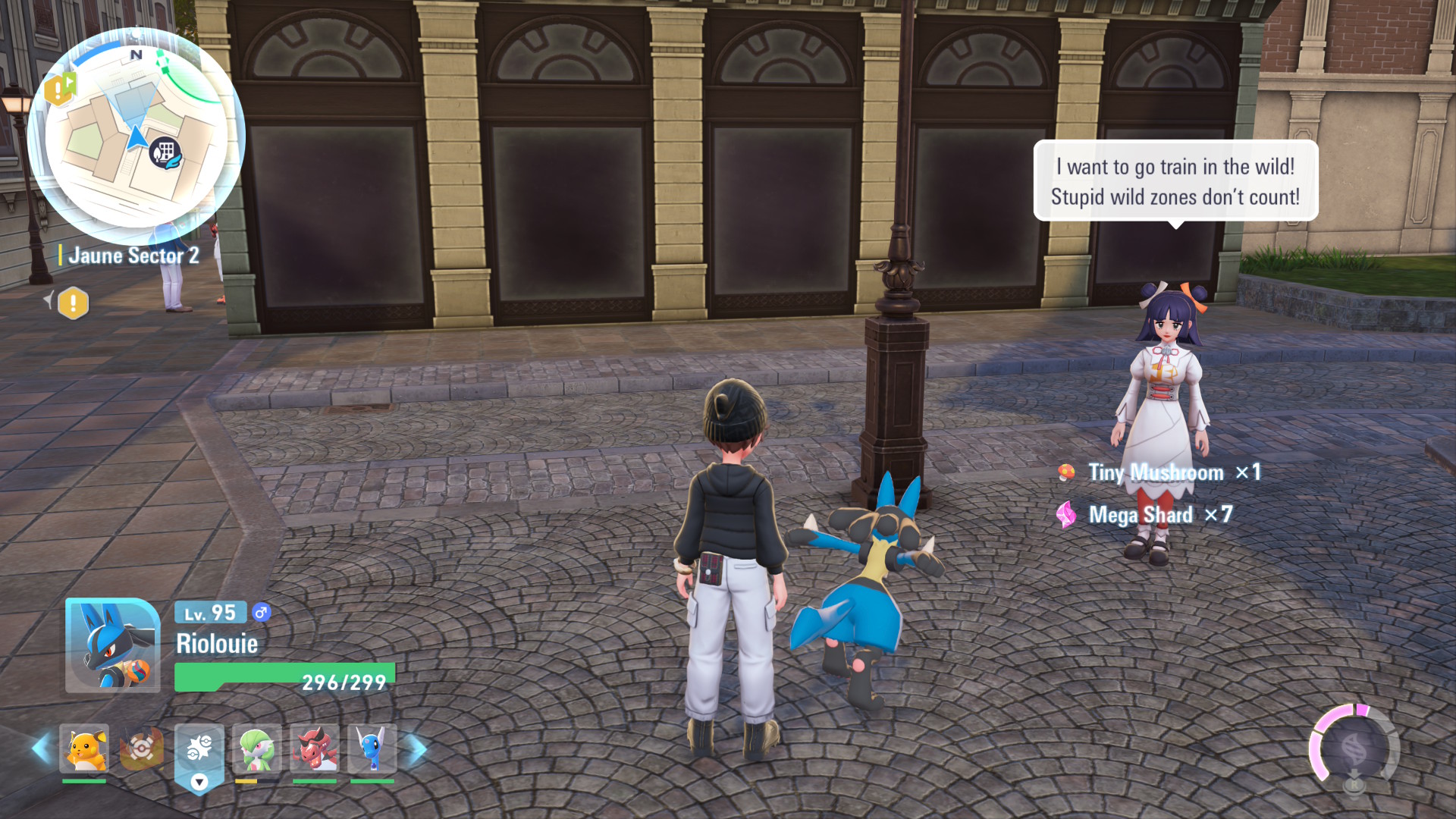
Task: Open the circular minimap
Action: click(136, 136)
